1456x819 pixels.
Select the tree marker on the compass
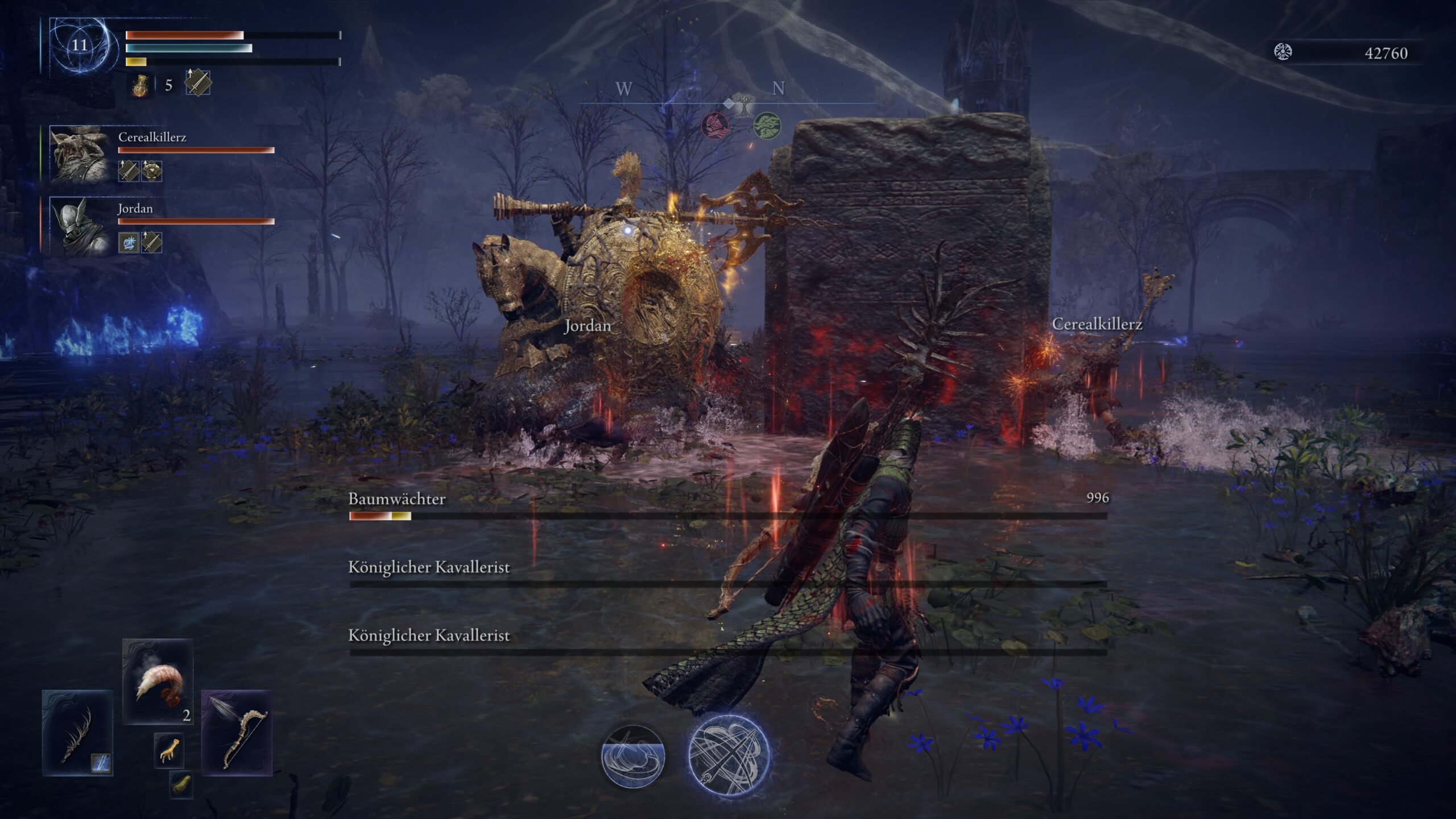741,105
